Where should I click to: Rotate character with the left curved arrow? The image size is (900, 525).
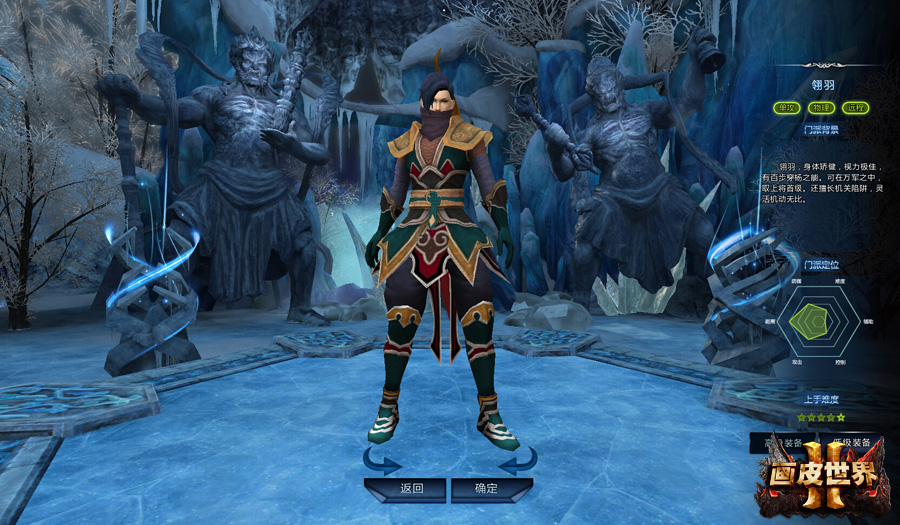[x=382, y=461]
